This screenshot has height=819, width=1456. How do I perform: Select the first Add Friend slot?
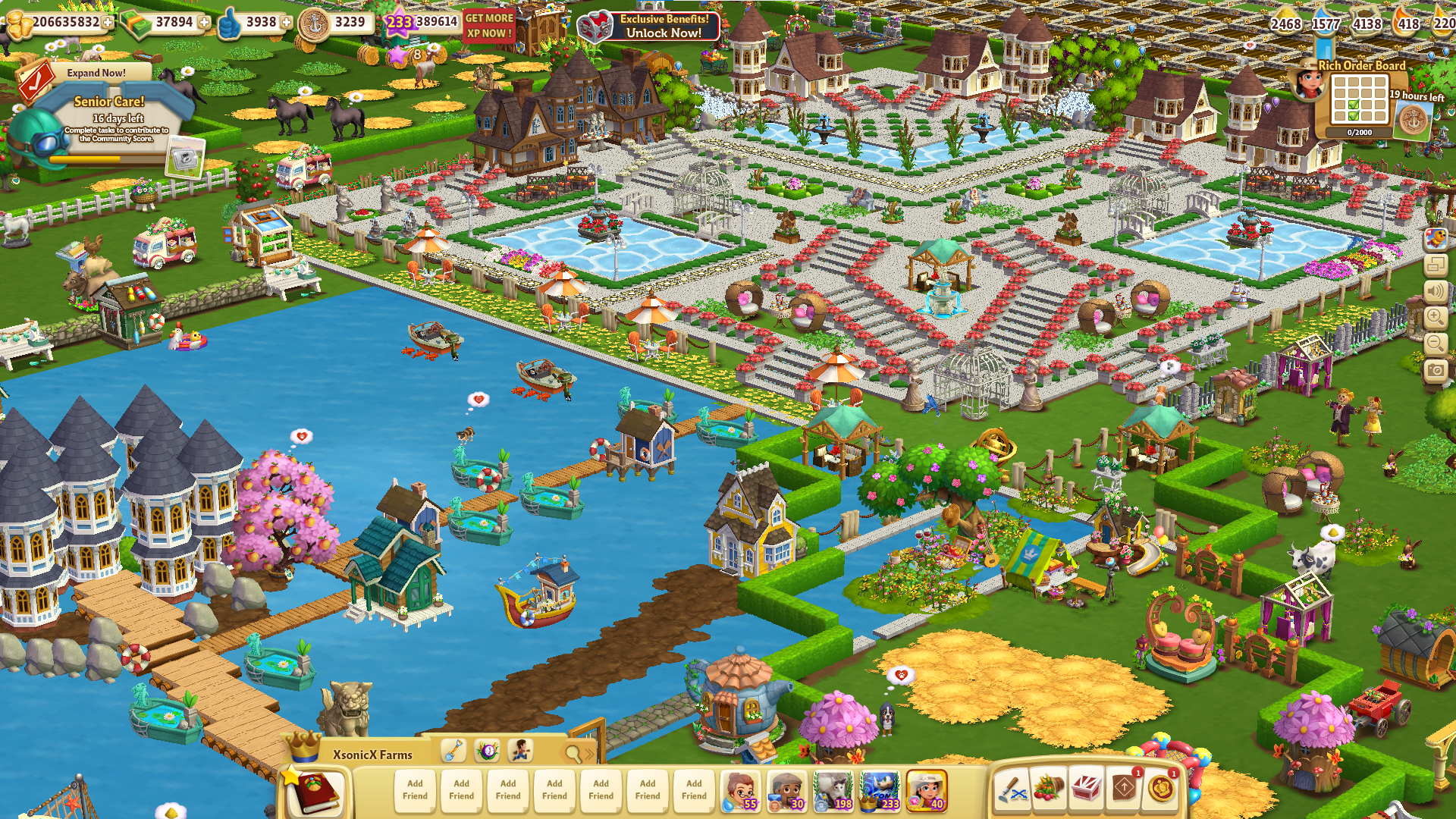[x=415, y=790]
